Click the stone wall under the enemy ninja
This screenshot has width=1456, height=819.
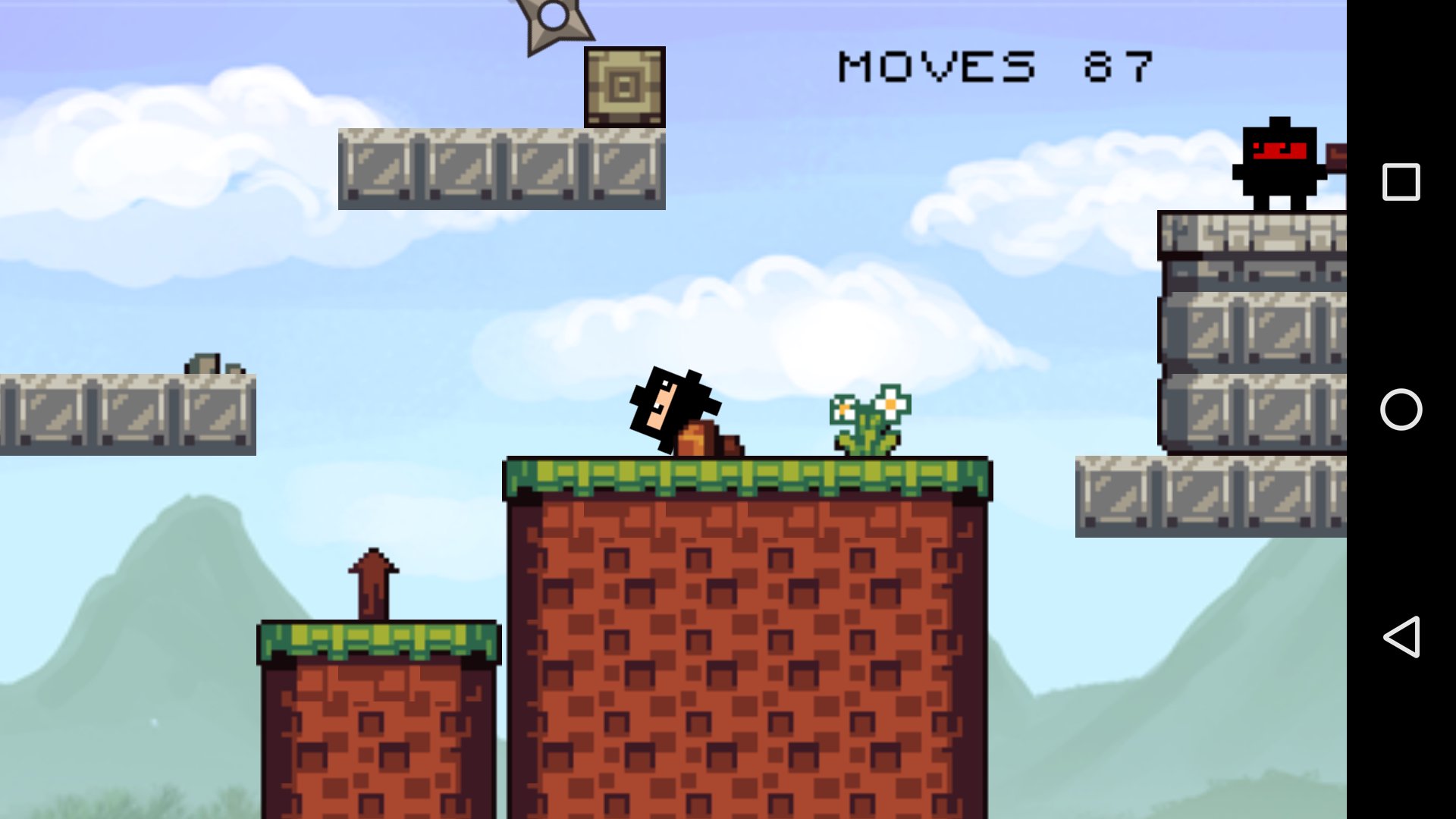coord(1266,326)
